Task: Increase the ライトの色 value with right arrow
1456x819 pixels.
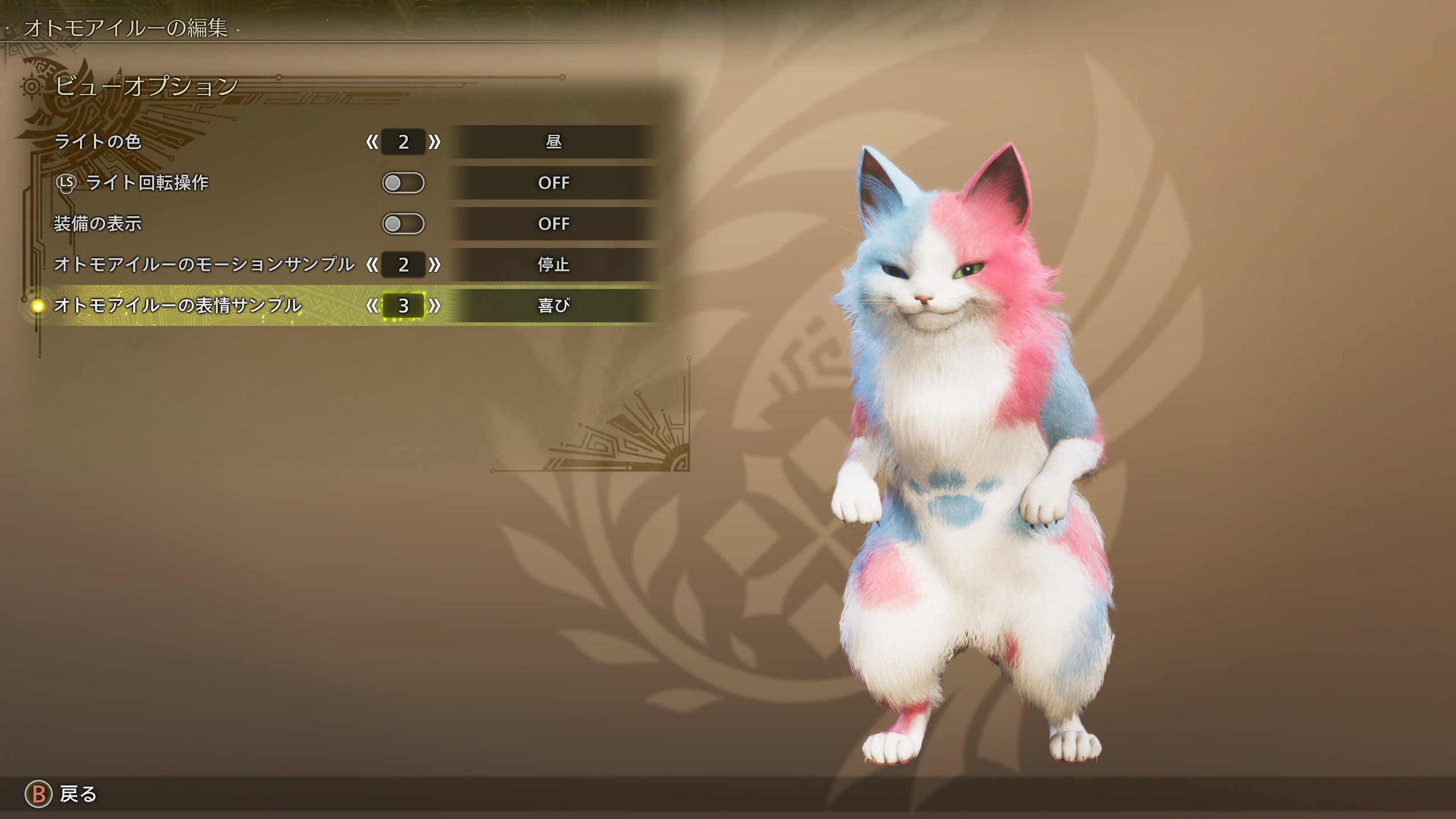Action: click(x=435, y=142)
